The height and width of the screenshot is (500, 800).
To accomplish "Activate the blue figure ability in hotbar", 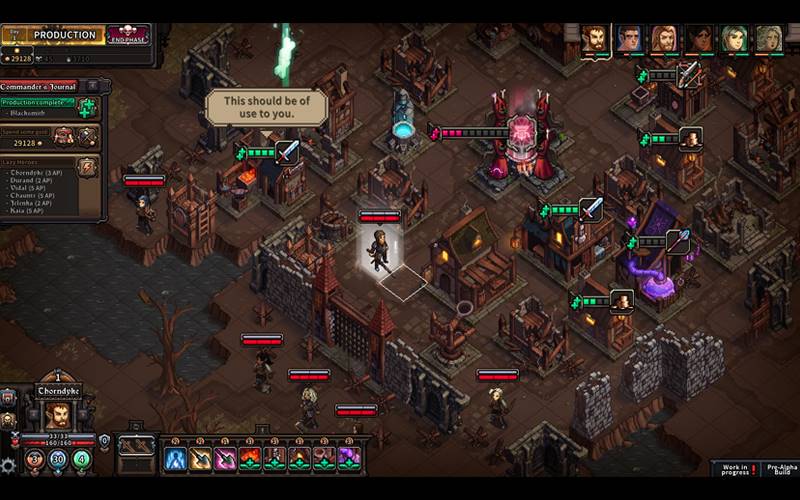I will pyautogui.click(x=176, y=458).
